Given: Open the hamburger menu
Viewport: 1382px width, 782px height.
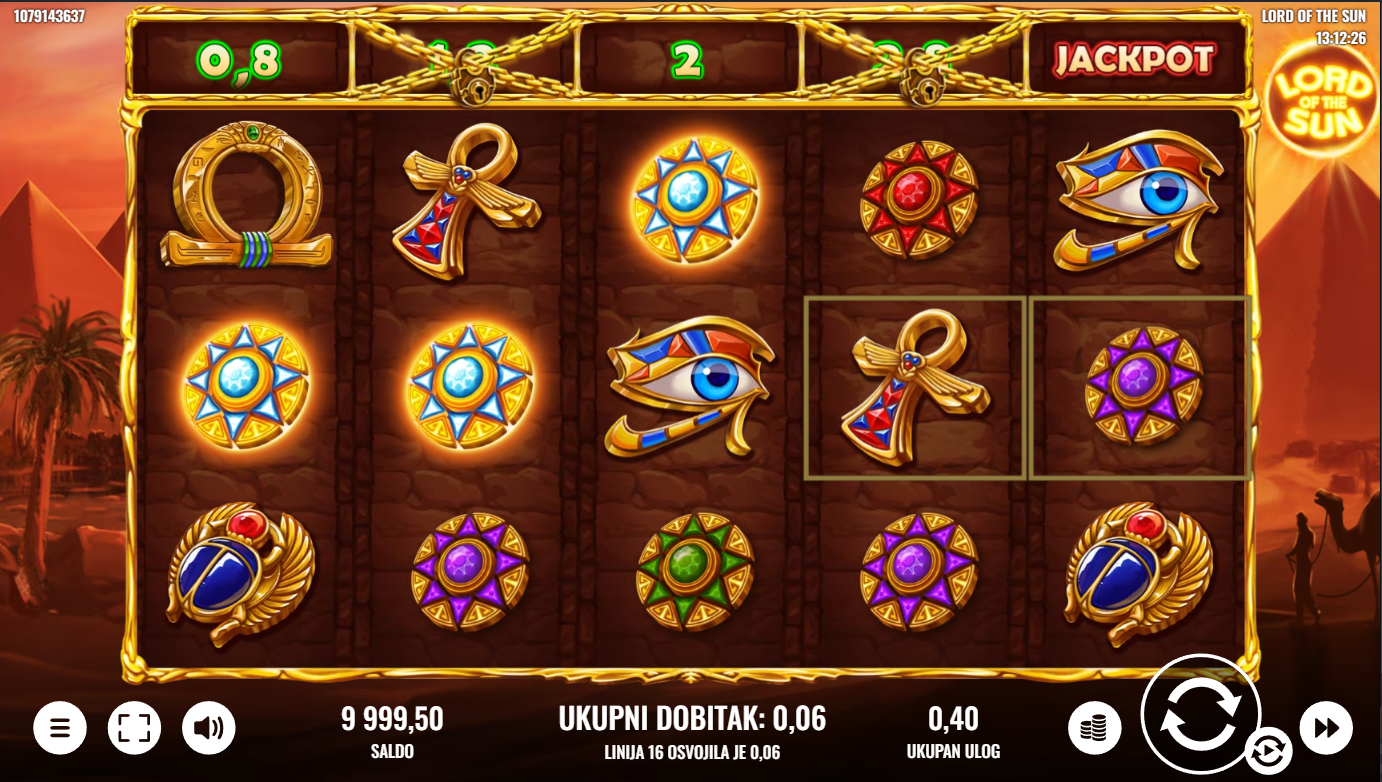Looking at the screenshot, I should [x=60, y=727].
